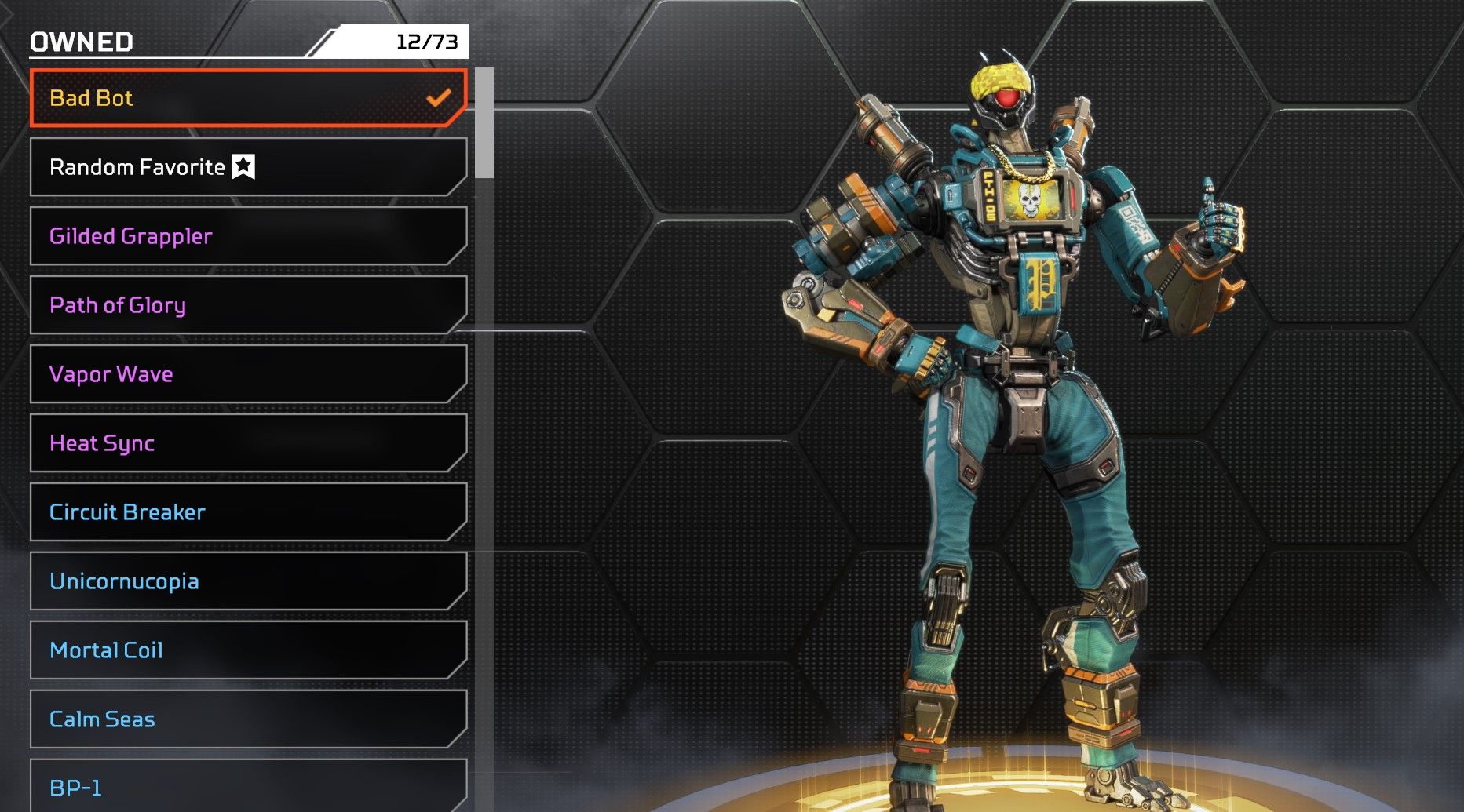Preview the Vapor Wave skin
The image size is (1464, 812).
point(248,374)
